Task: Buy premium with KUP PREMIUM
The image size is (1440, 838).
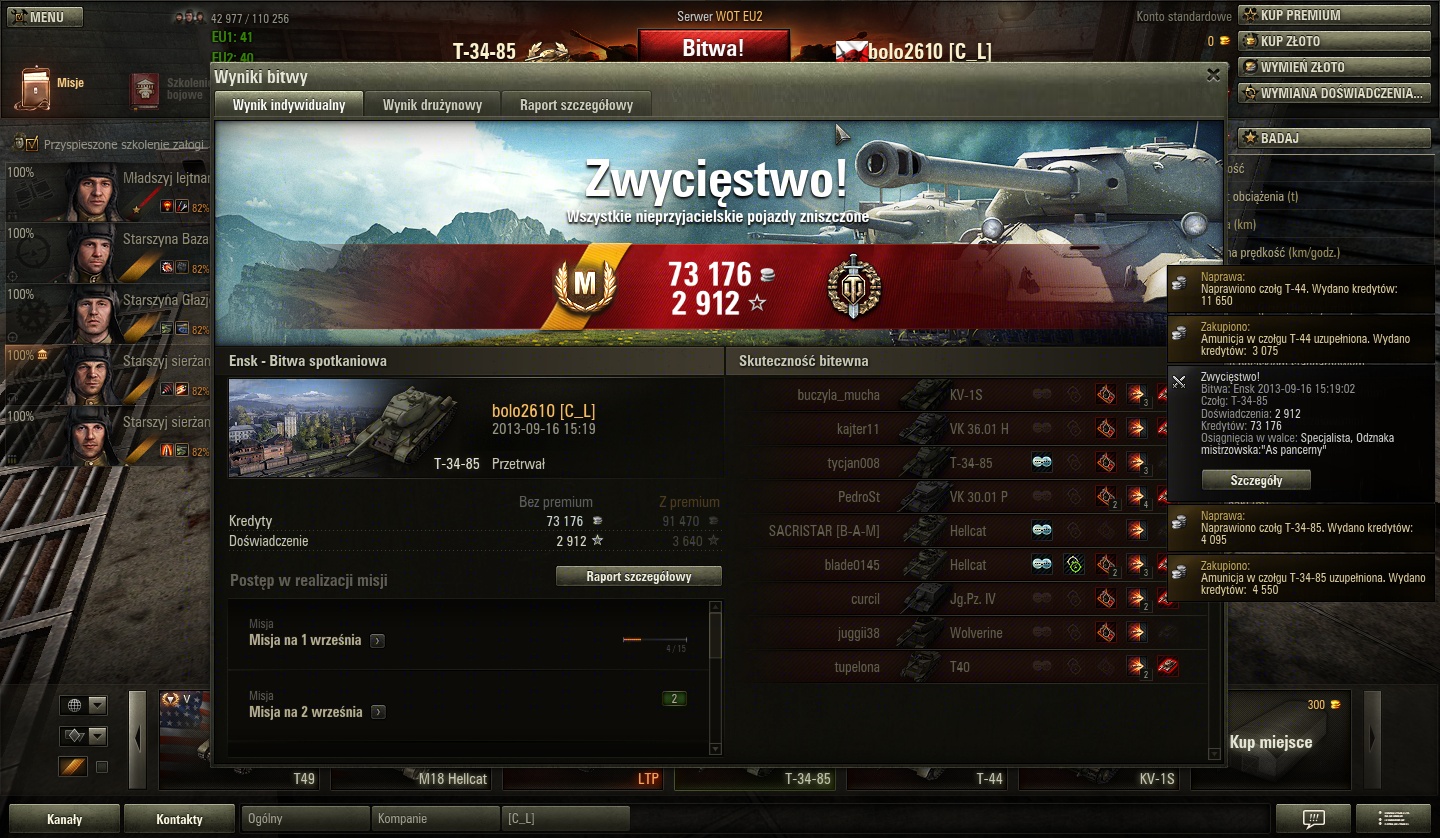Action: (x=1334, y=15)
